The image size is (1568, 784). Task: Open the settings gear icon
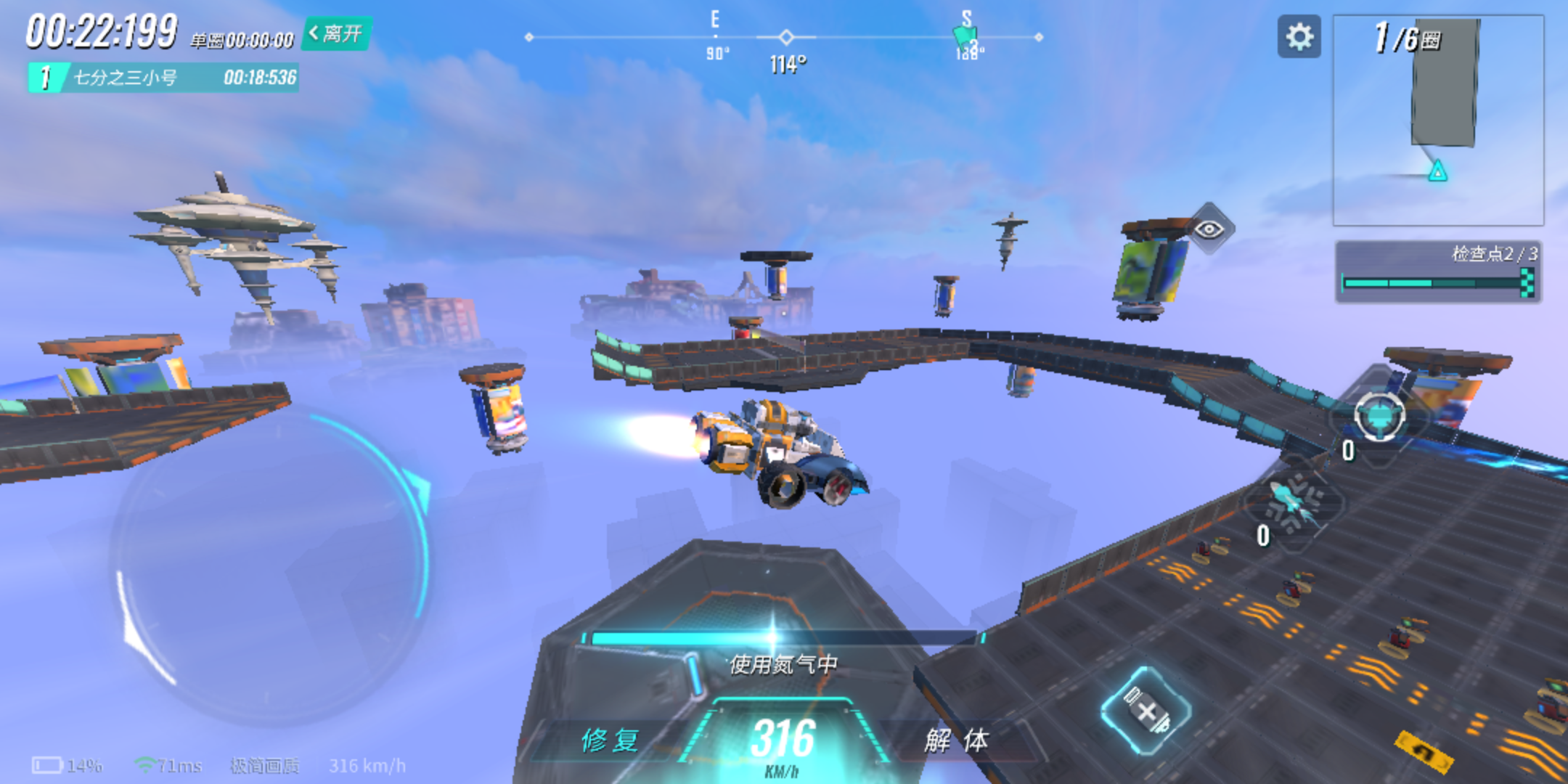1299,37
